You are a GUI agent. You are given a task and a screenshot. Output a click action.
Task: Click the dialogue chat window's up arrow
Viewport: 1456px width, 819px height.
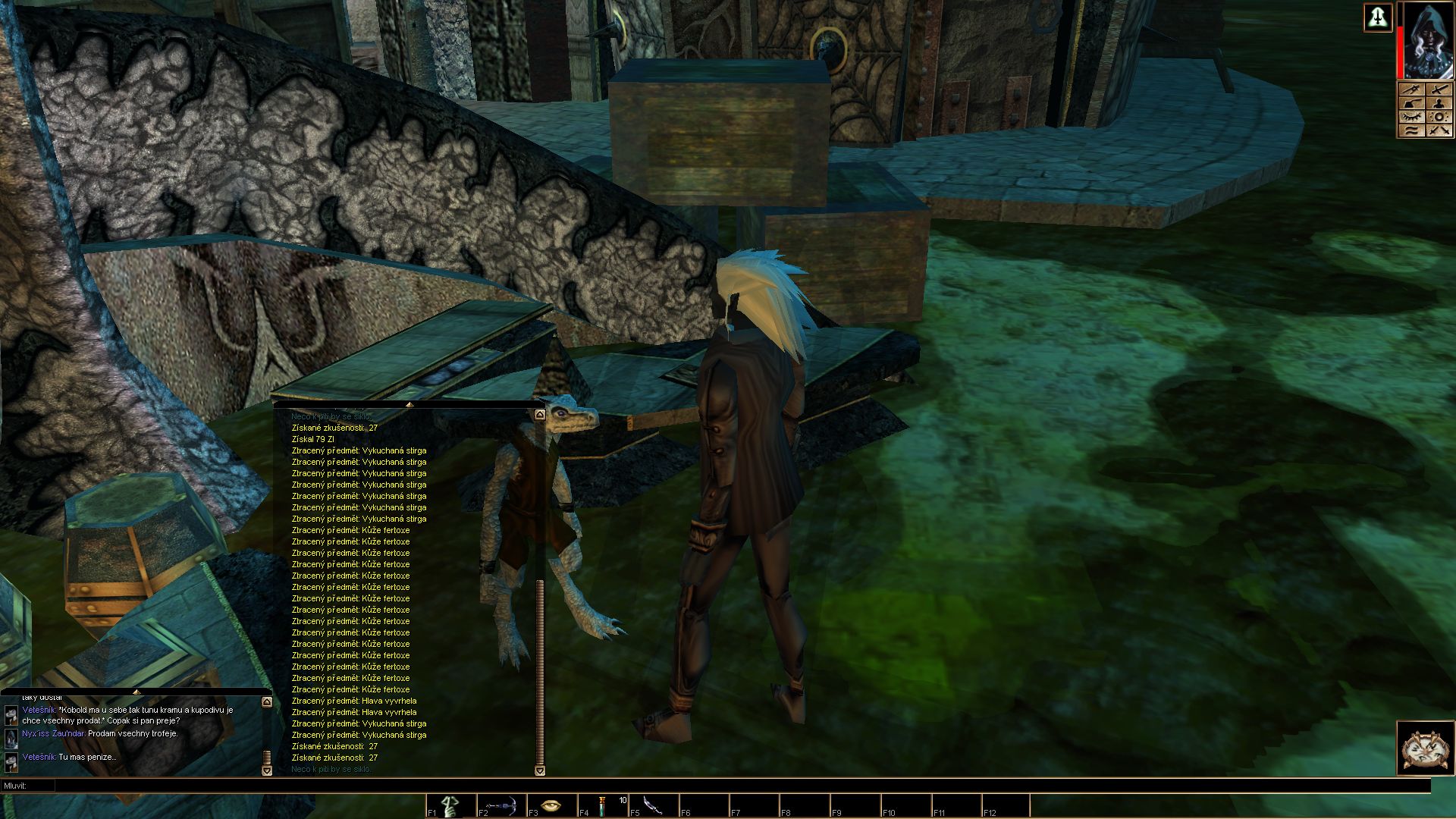pos(267,702)
